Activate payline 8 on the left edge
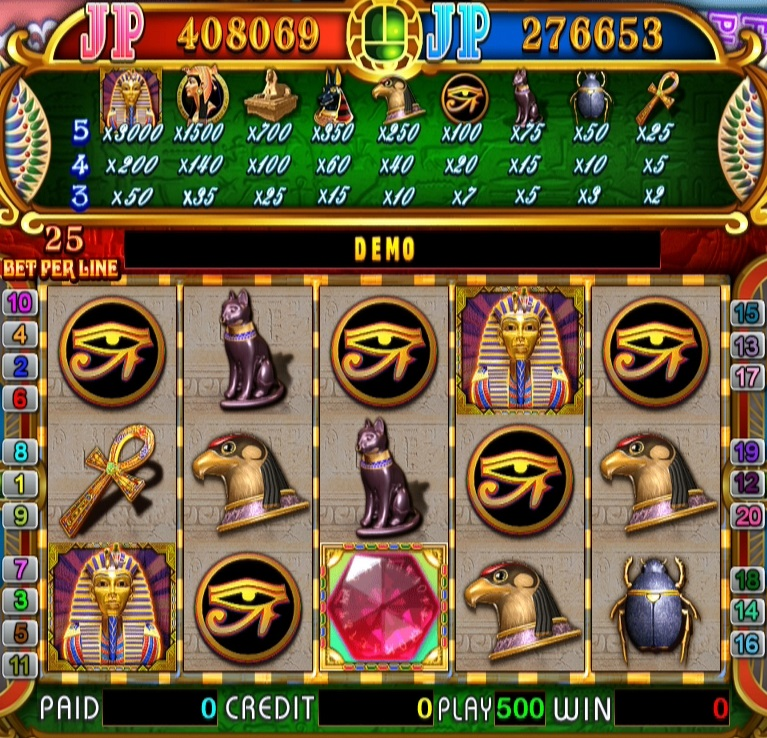Image resolution: width=767 pixels, height=738 pixels. (x=20, y=451)
